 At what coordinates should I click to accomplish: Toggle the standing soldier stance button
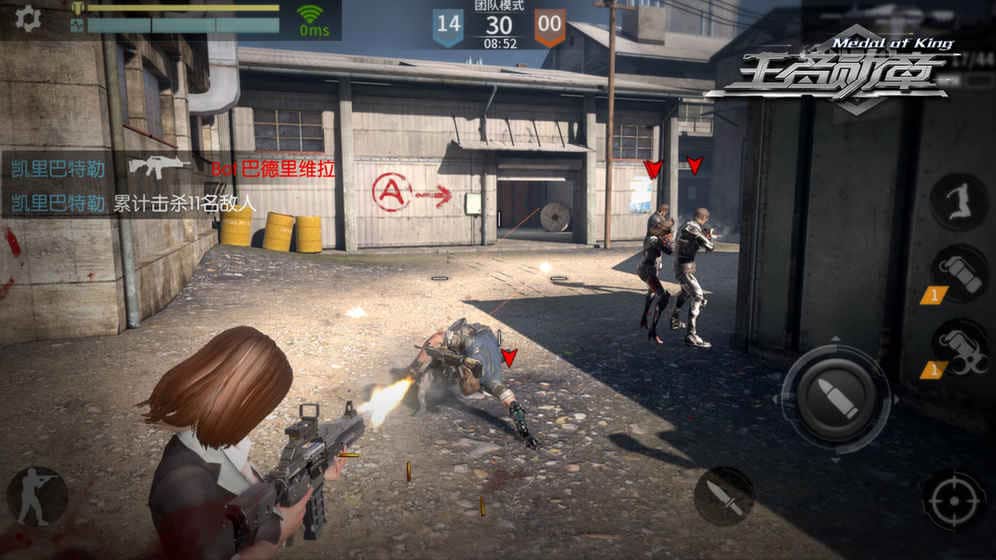pyautogui.click(x=37, y=496)
